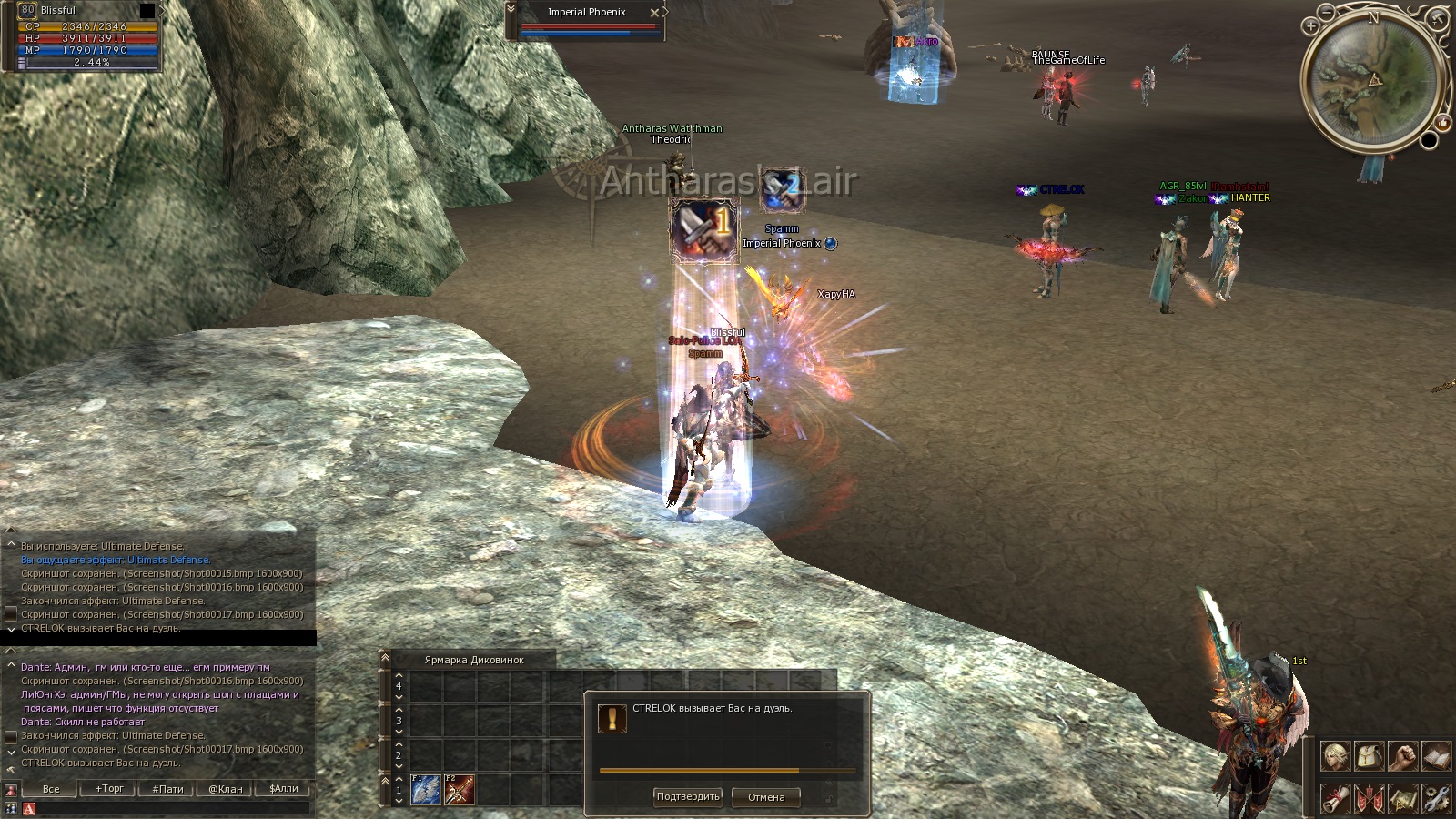Open the clan banners icon
The height and width of the screenshot is (819, 1456).
pyautogui.click(x=1370, y=798)
